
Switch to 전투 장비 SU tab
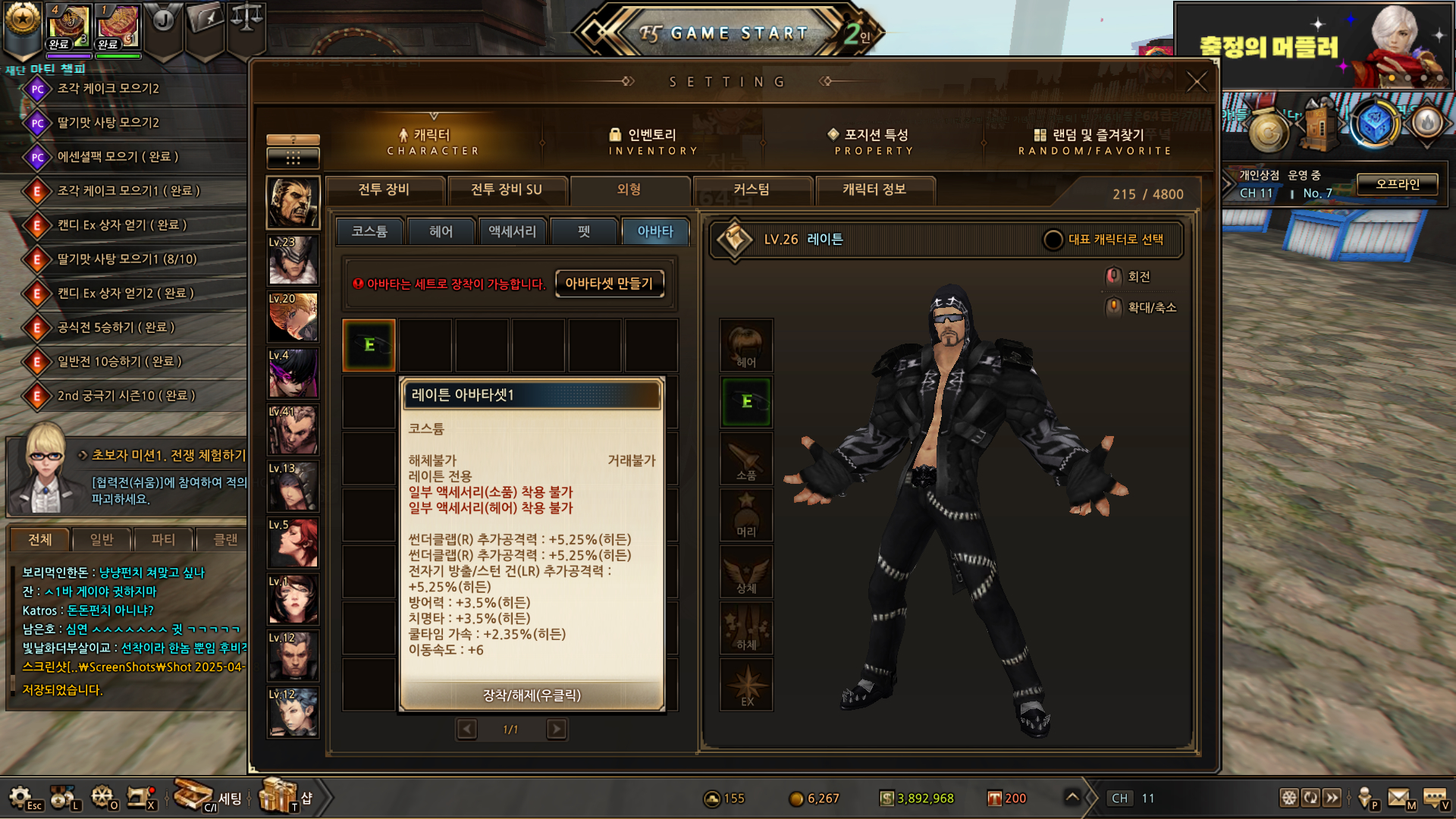tap(507, 190)
